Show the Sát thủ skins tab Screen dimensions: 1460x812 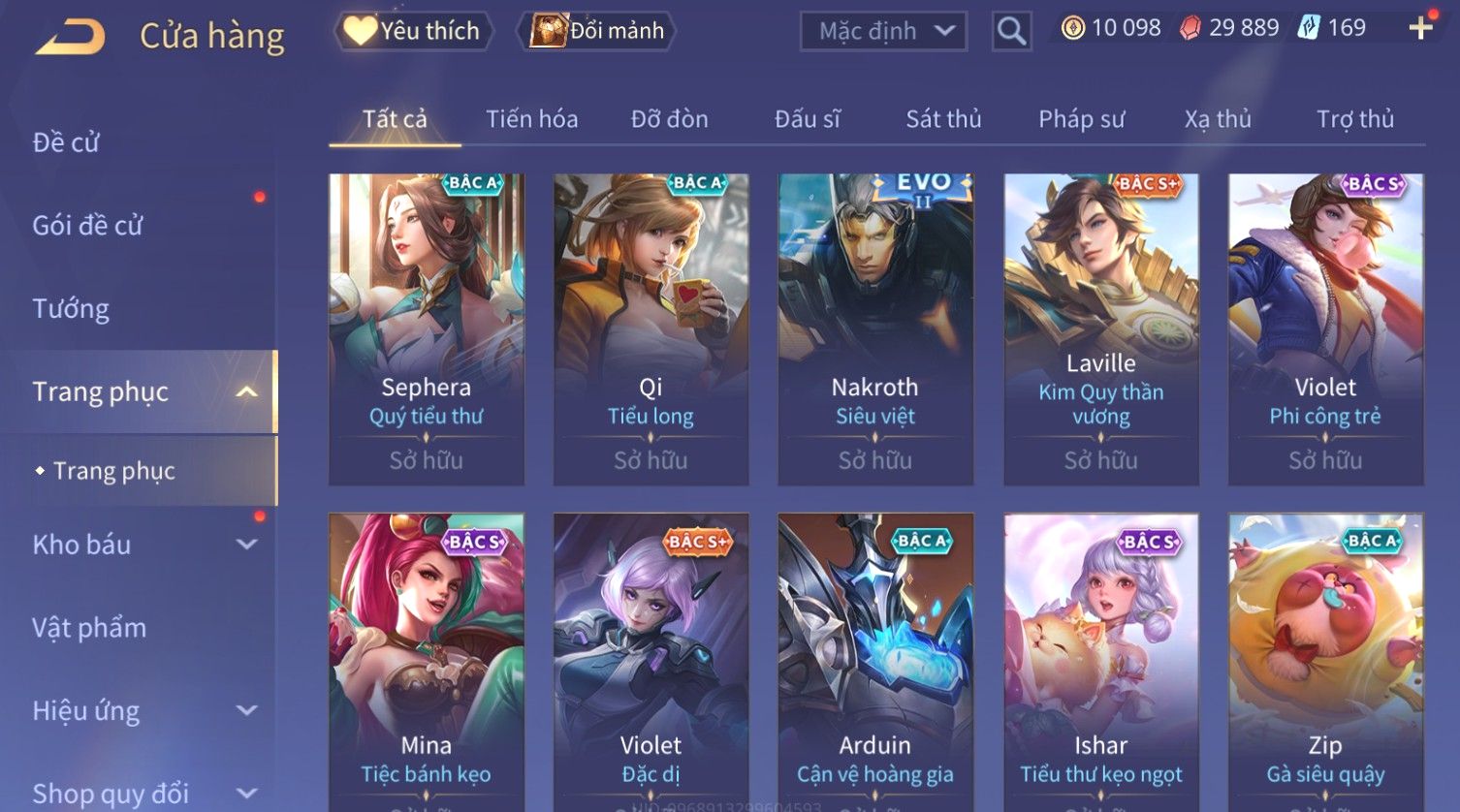tap(943, 119)
